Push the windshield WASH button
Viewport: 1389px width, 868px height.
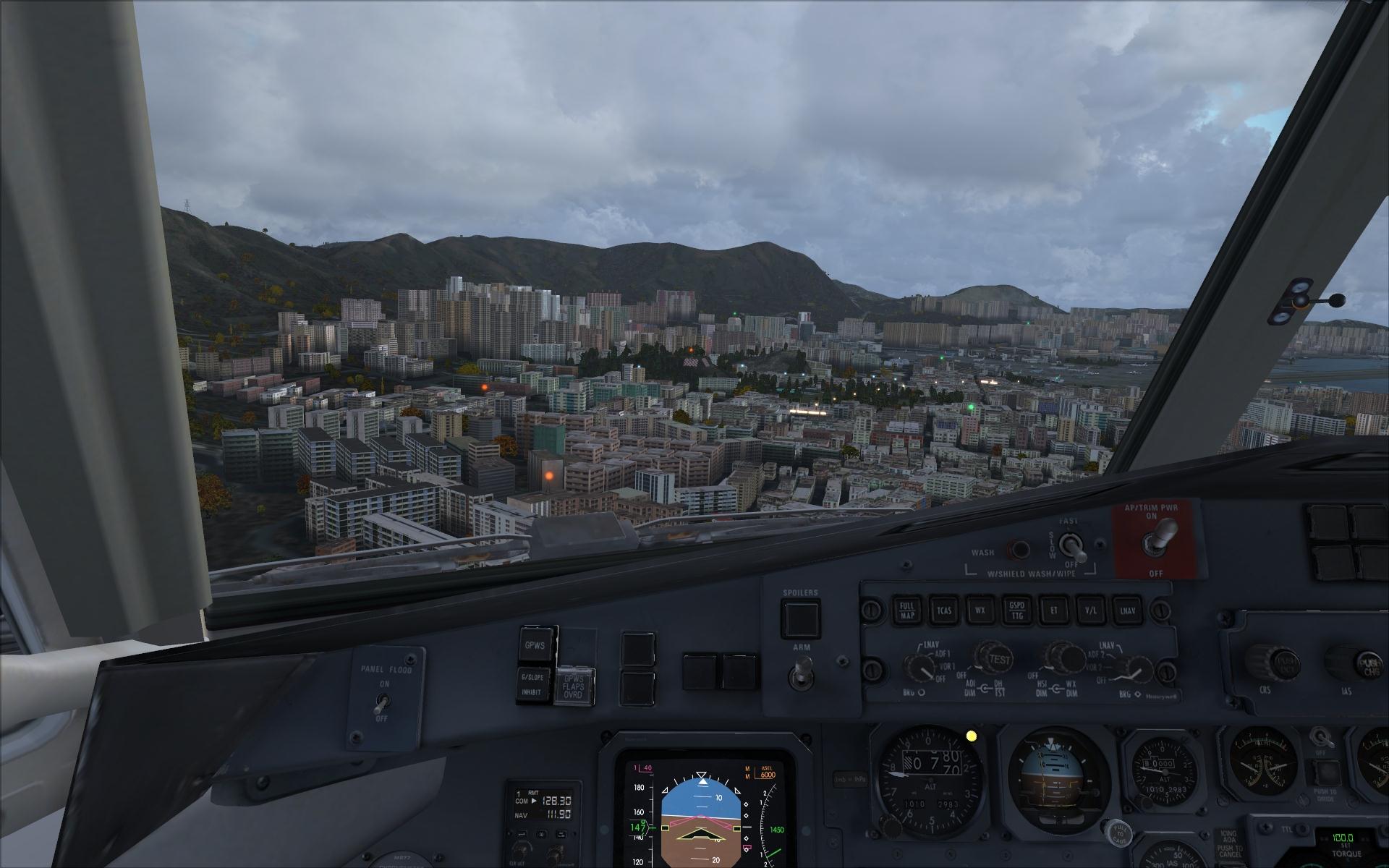[1020, 550]
